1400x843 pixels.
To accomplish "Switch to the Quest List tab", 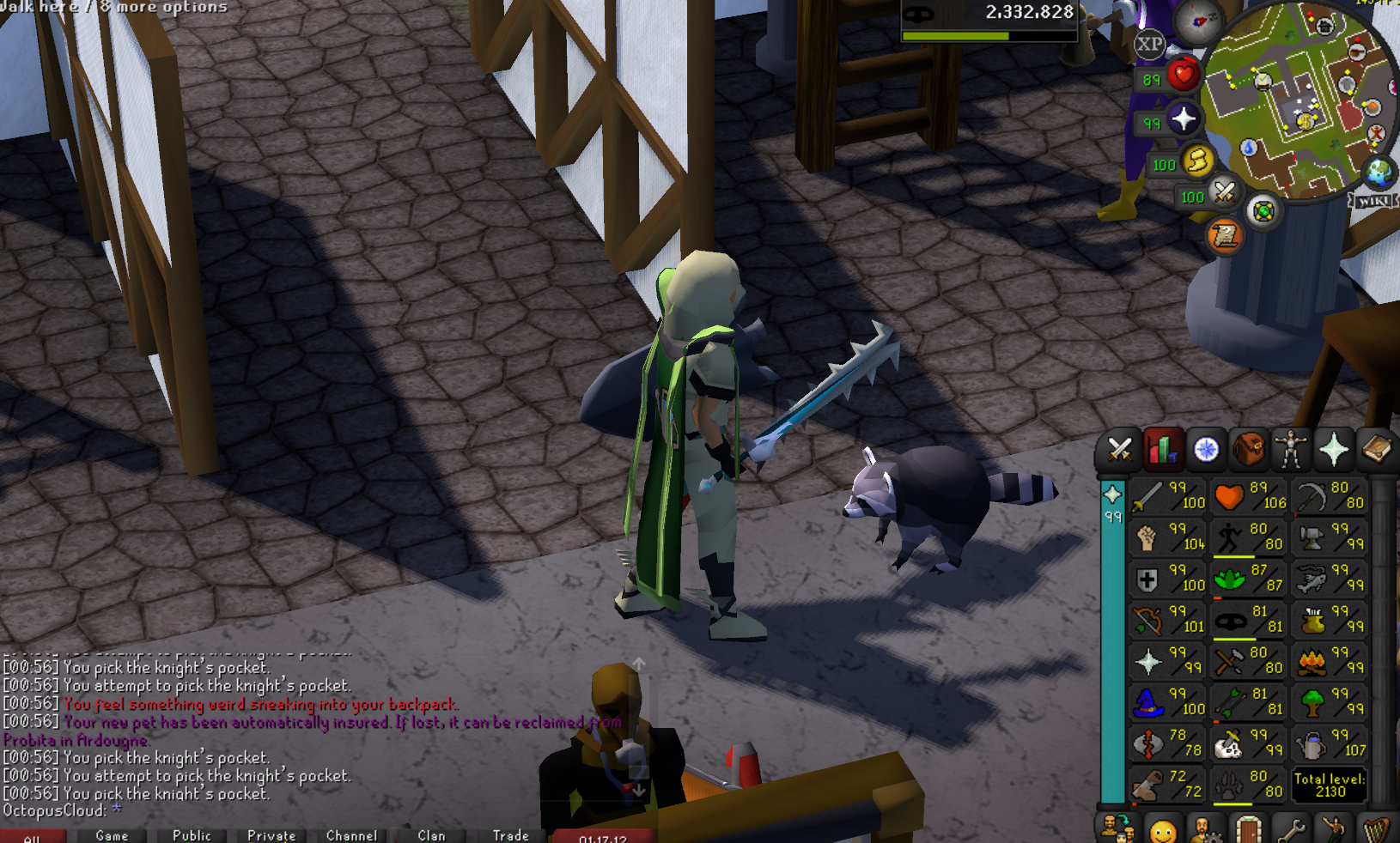I will (x=1206, y=449).
